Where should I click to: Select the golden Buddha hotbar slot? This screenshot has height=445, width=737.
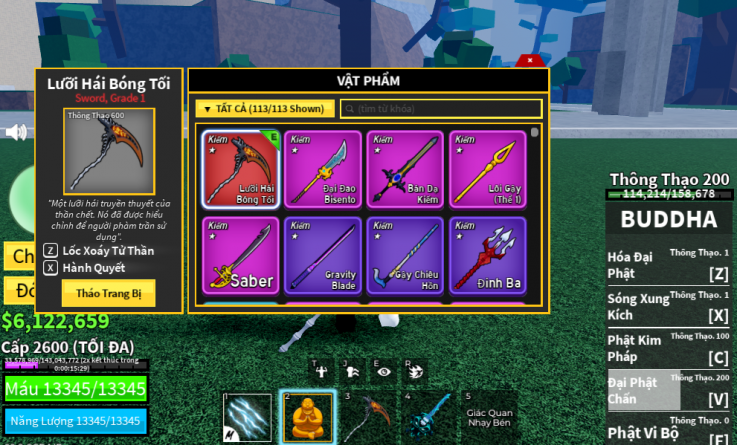tap(306, 416)
